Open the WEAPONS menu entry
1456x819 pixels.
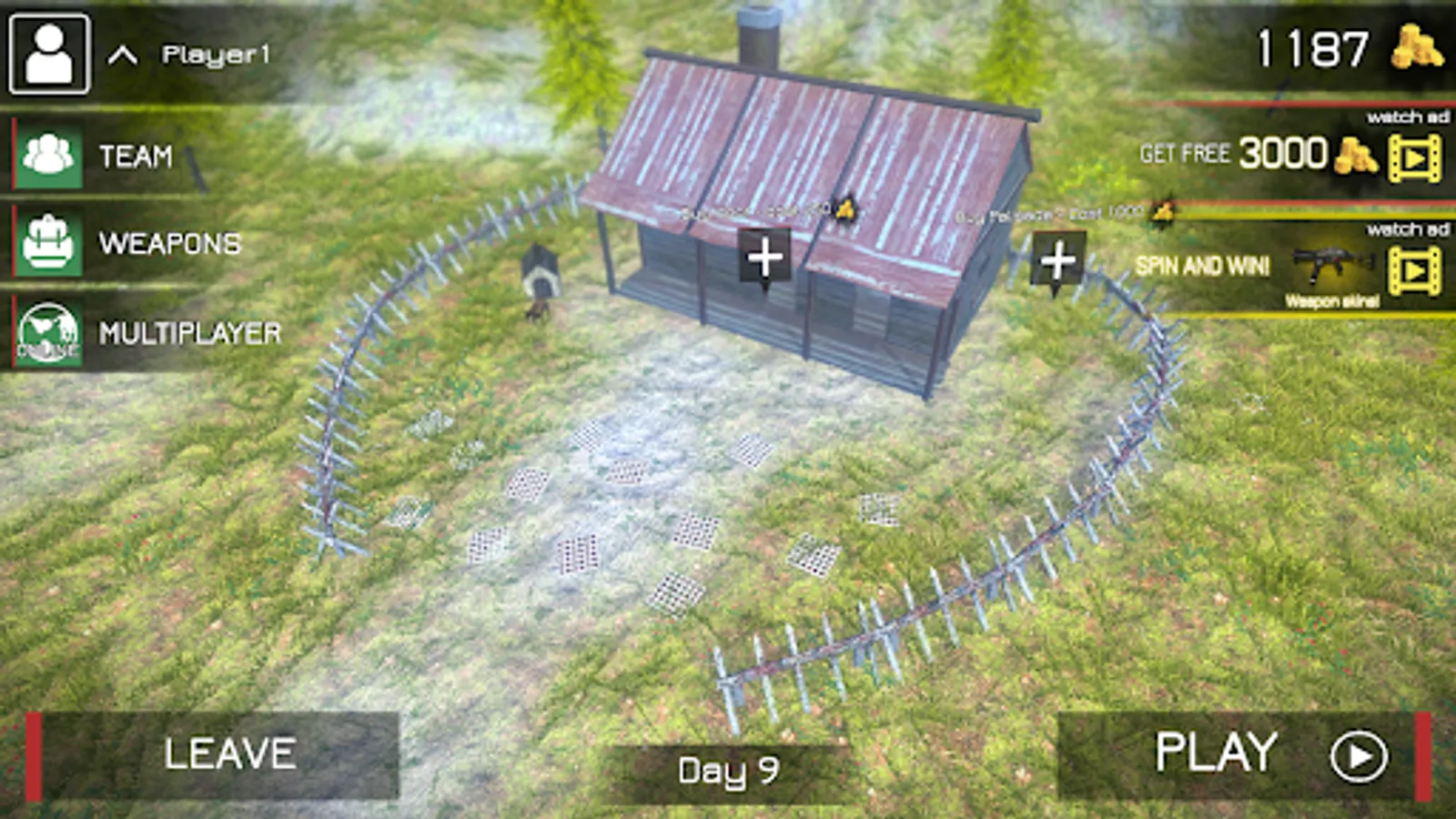click(168, 244)
